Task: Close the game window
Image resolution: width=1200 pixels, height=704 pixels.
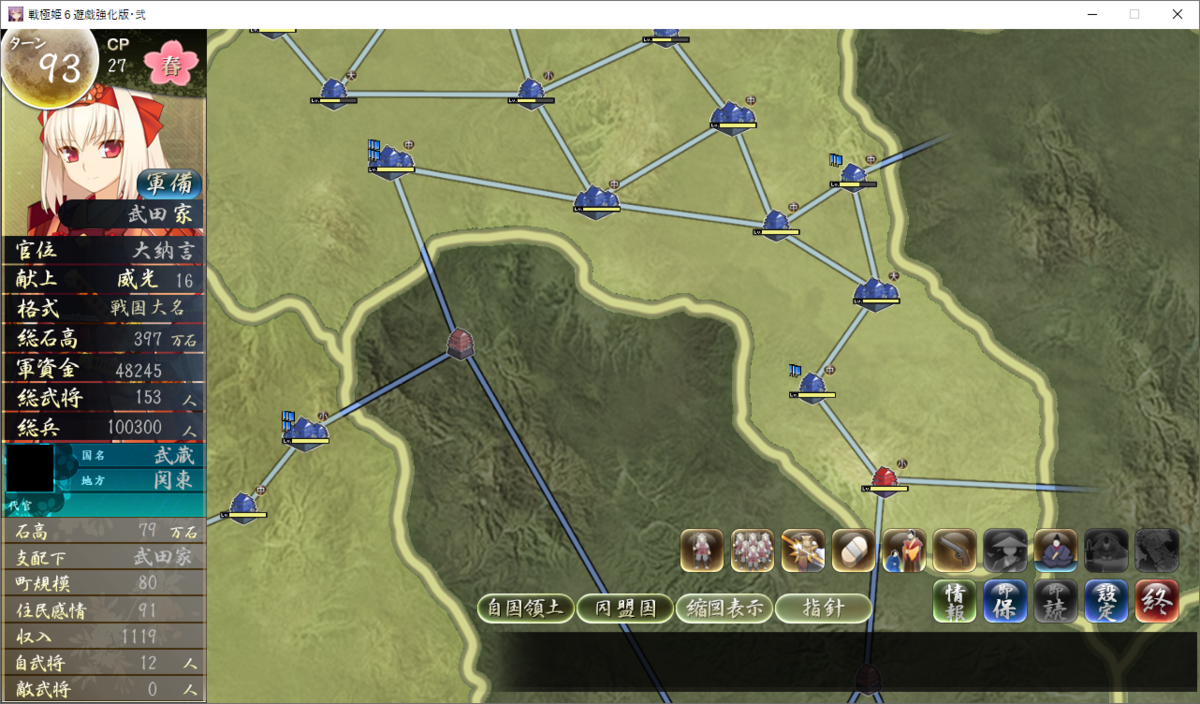Action: click(1177, 14)
